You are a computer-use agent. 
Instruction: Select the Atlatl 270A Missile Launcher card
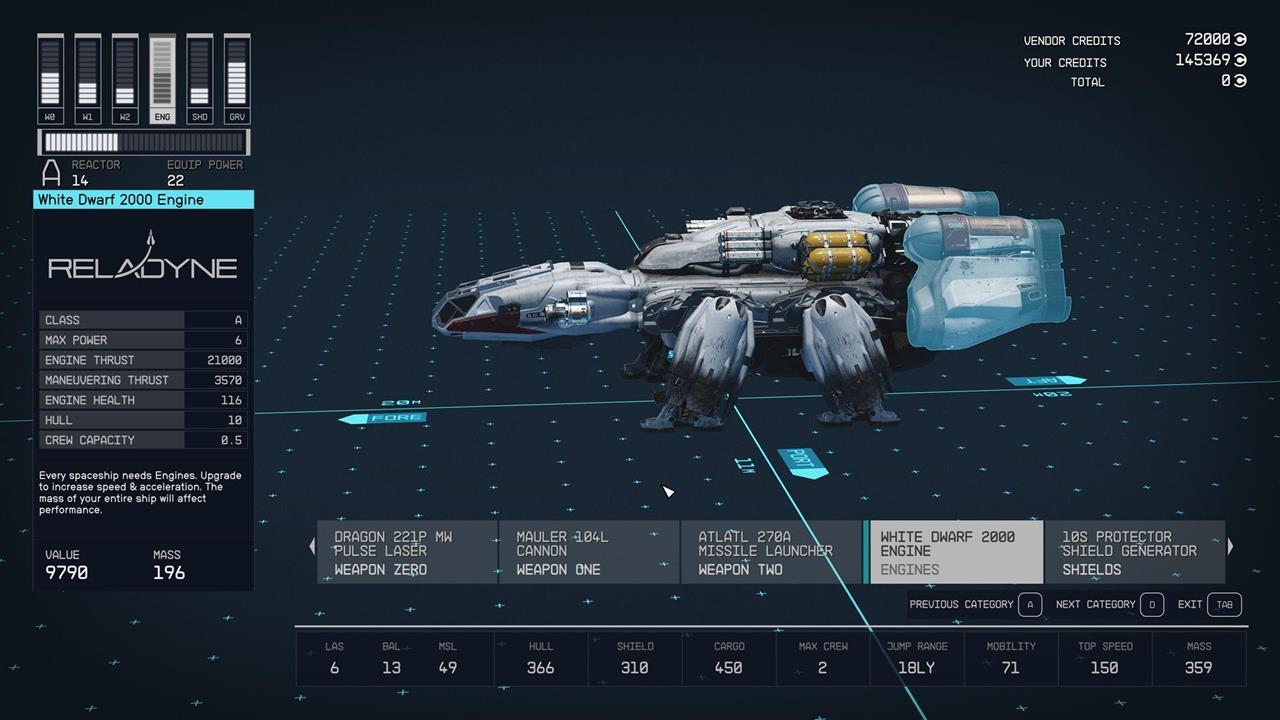pos(771,552)
